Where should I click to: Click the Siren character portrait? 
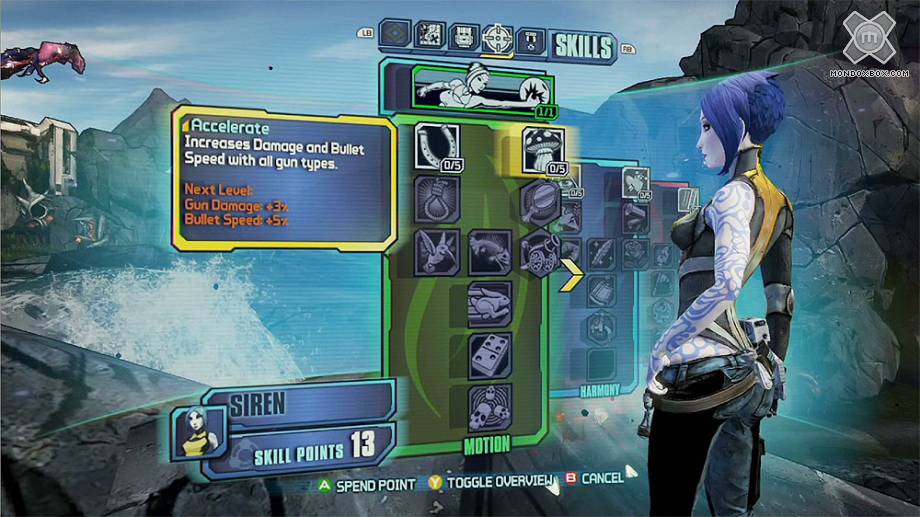pyautogui.click(x=194, y=430)
